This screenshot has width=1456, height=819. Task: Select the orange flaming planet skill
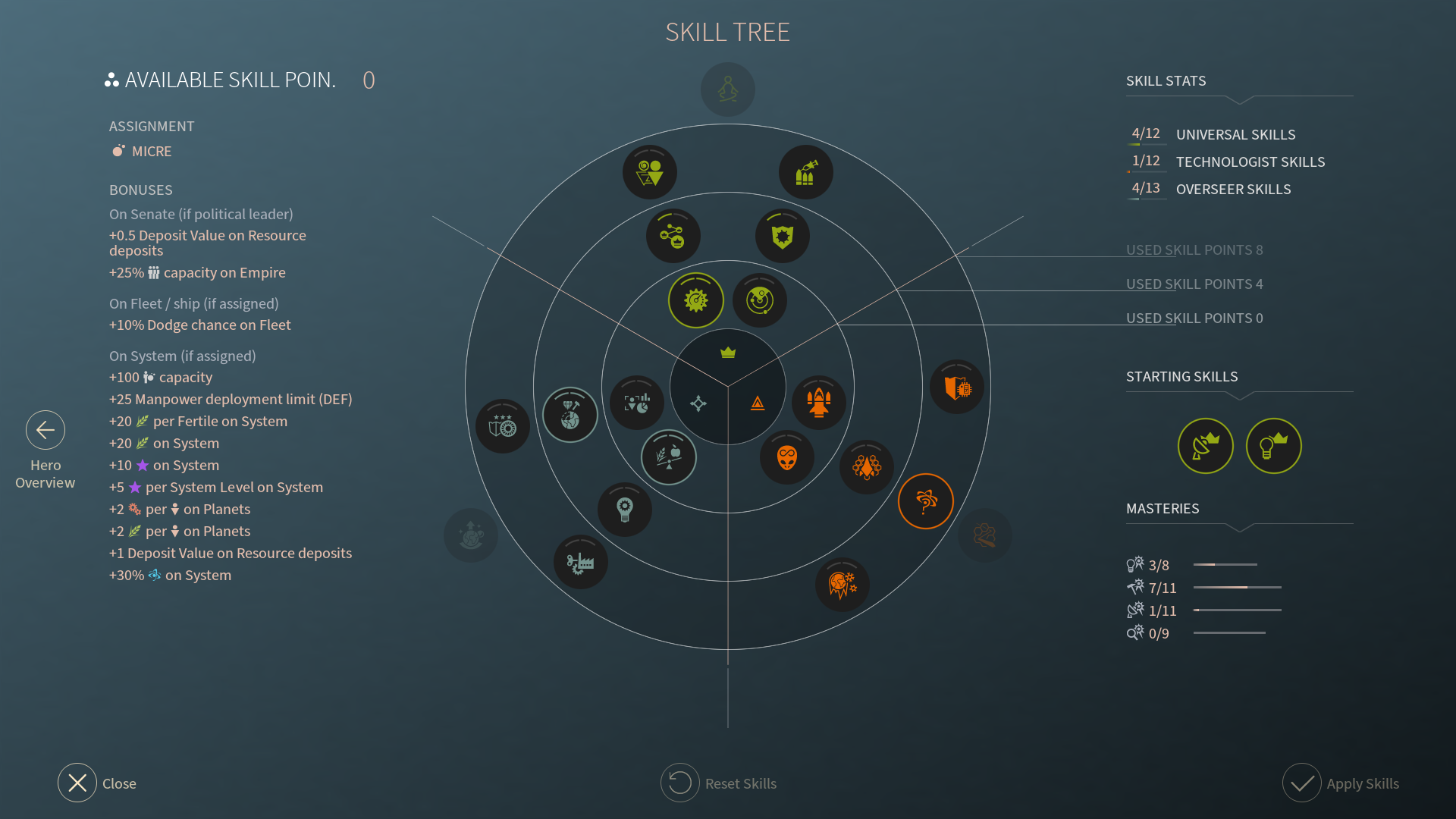pos(842,585)
